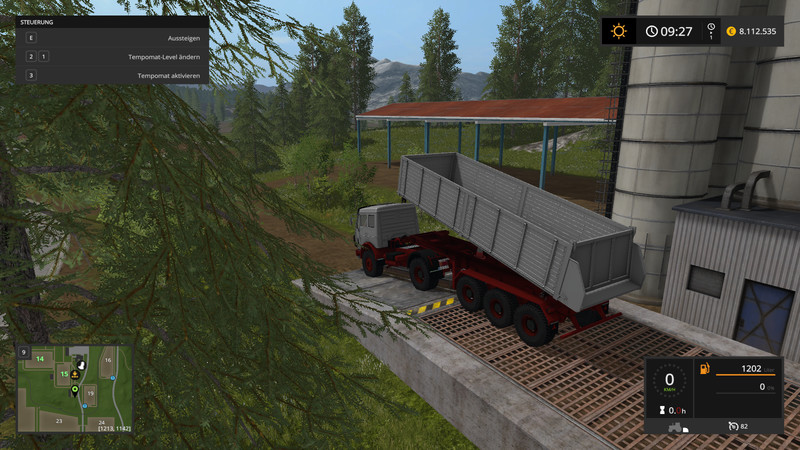
Task: Click the tractor vehicle icon in speedometer panel
Action: [678, 426]
